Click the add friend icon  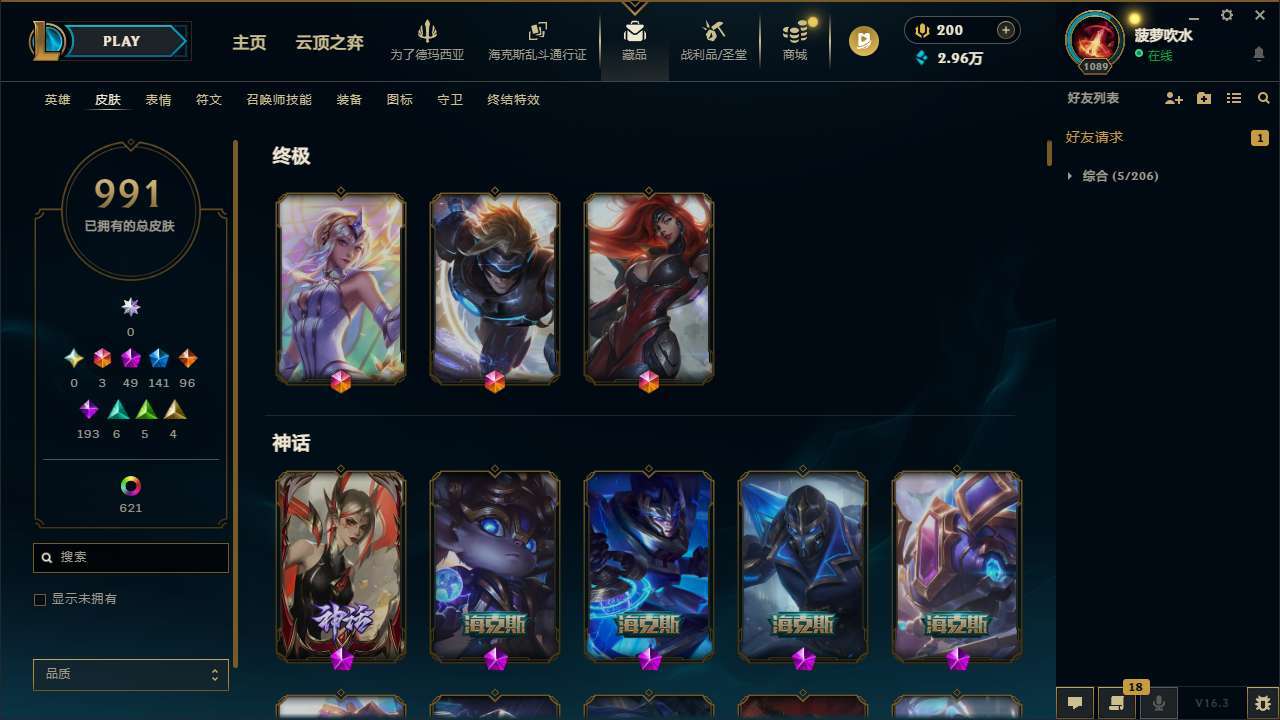[x=1173, y=98]
